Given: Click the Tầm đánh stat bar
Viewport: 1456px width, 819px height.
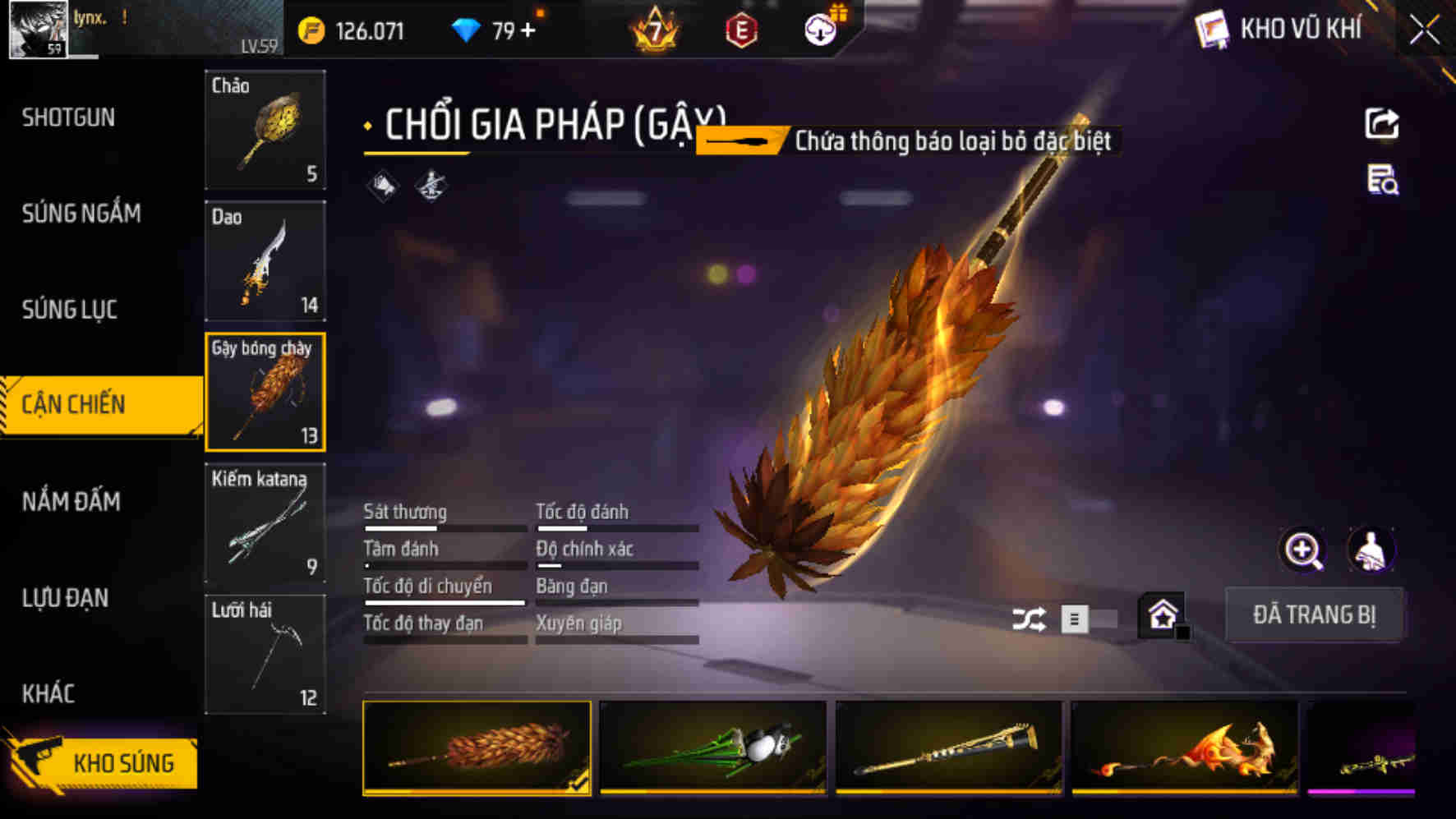Looking at the screenshot, I should pyautogui.click(x=444, y=555).
